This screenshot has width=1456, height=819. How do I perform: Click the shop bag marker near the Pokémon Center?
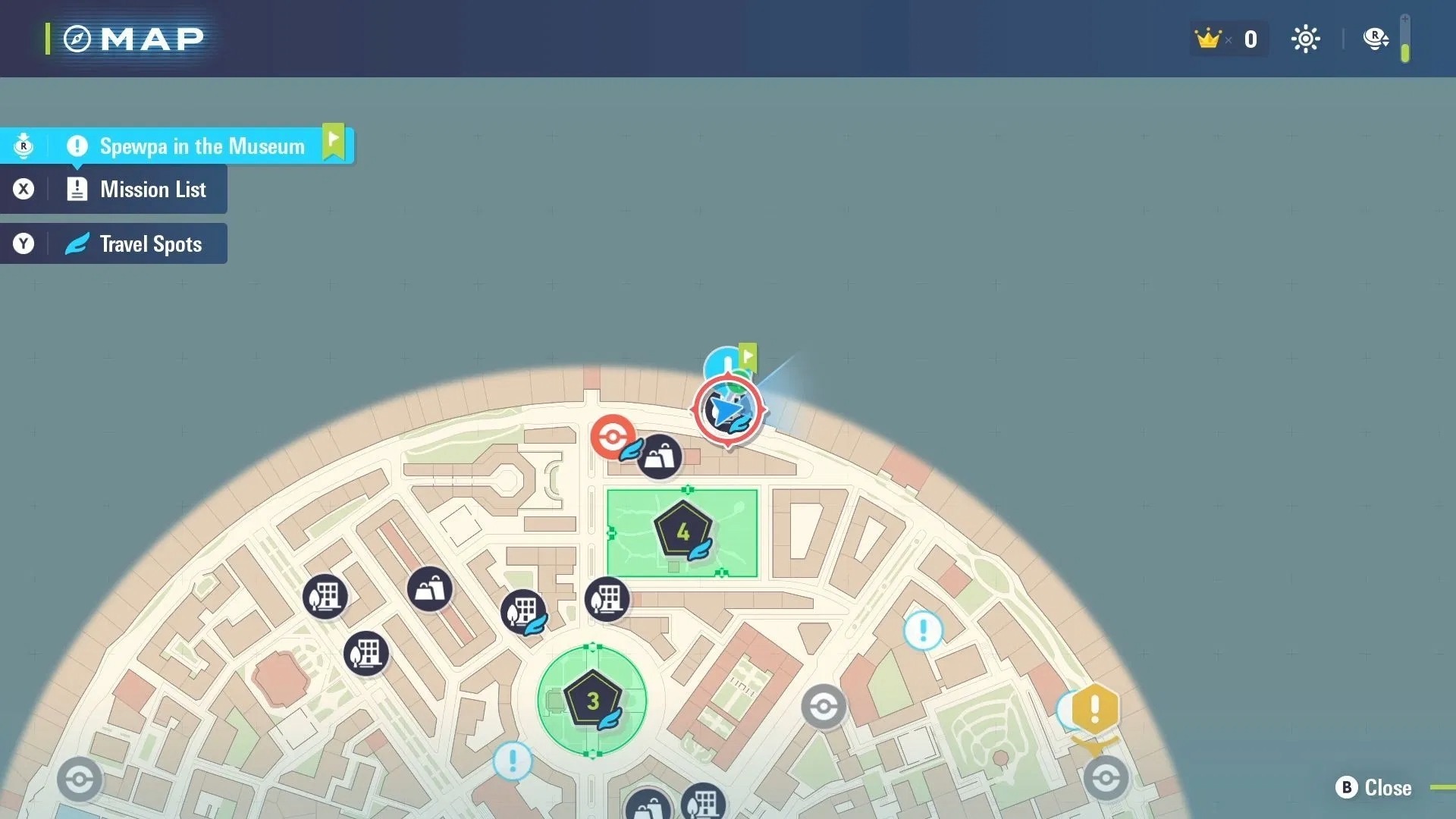point(659,456)
